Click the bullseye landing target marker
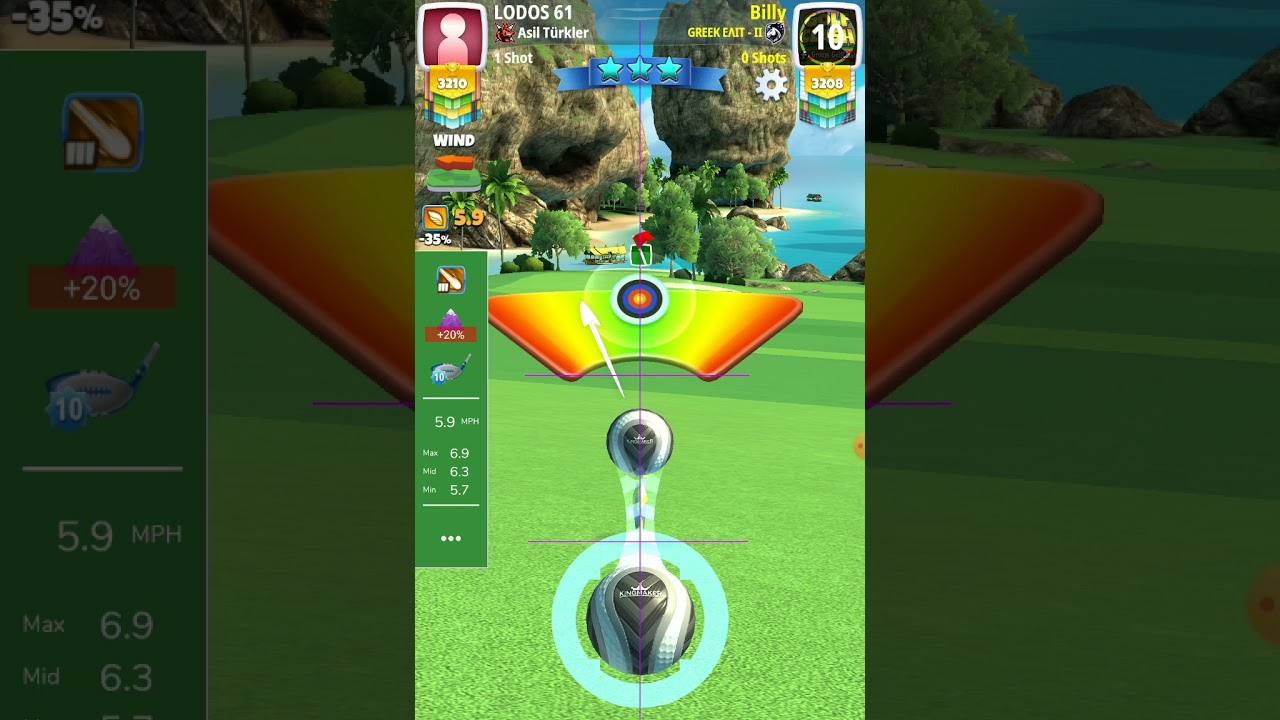Screen dimensions: 1280x720 (639, 298)
